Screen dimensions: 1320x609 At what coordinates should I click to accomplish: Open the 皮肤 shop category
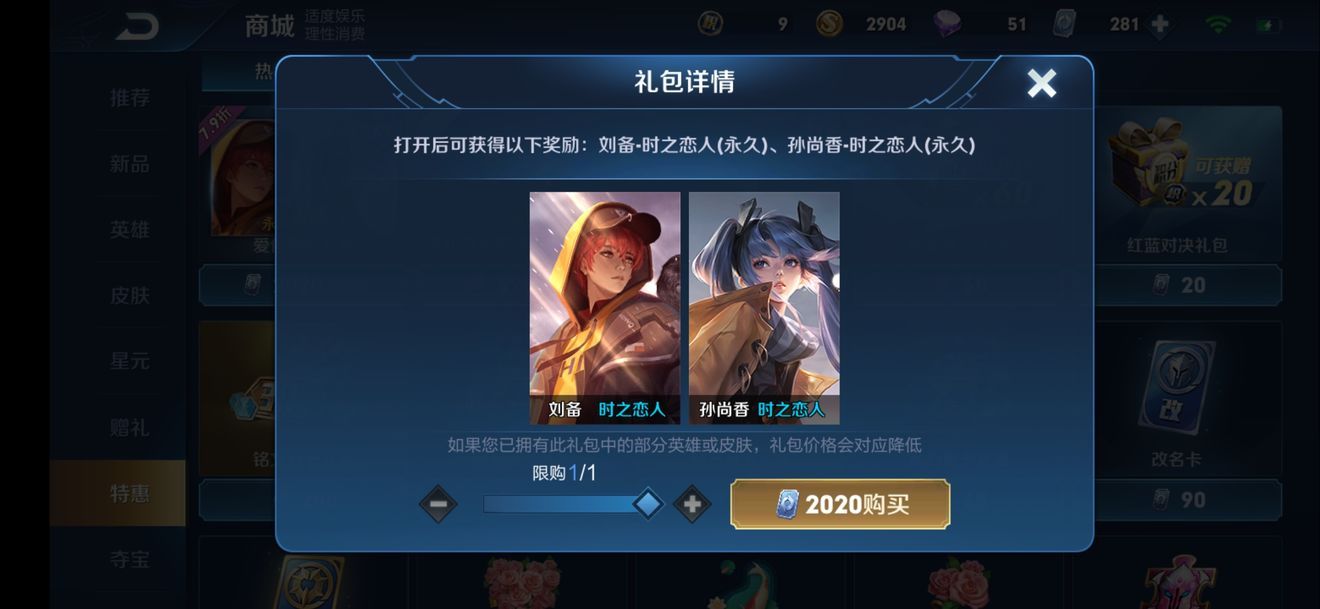[x=129, y=296]
